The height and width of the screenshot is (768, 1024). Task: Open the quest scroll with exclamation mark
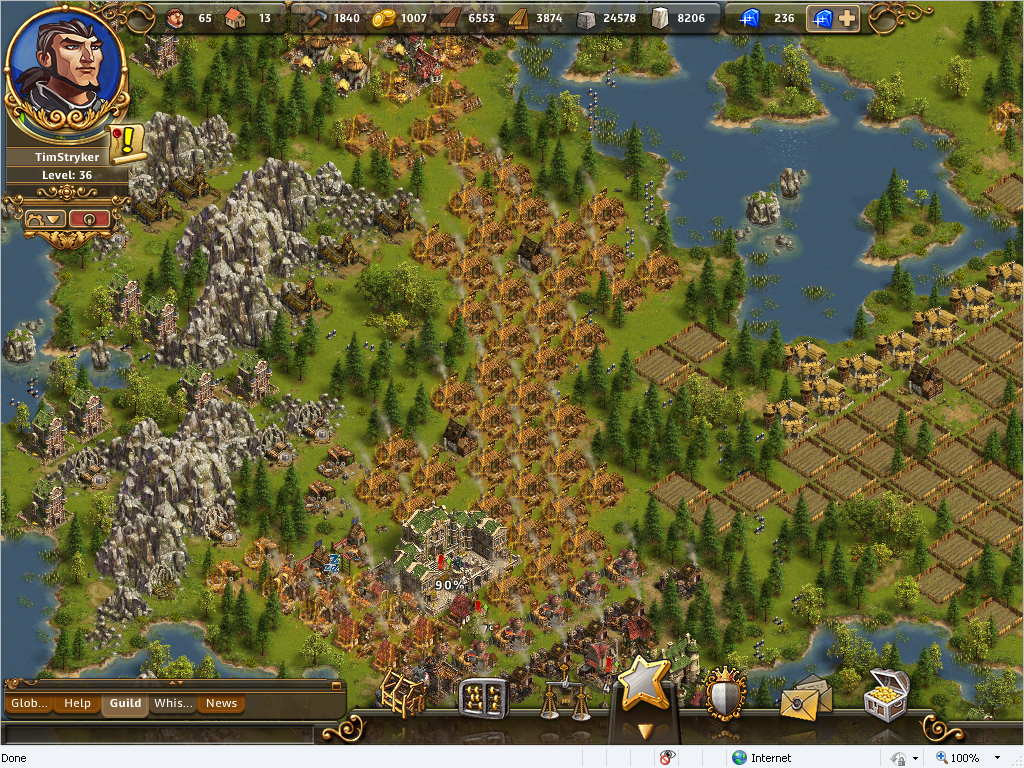click(x=127, y=144)
